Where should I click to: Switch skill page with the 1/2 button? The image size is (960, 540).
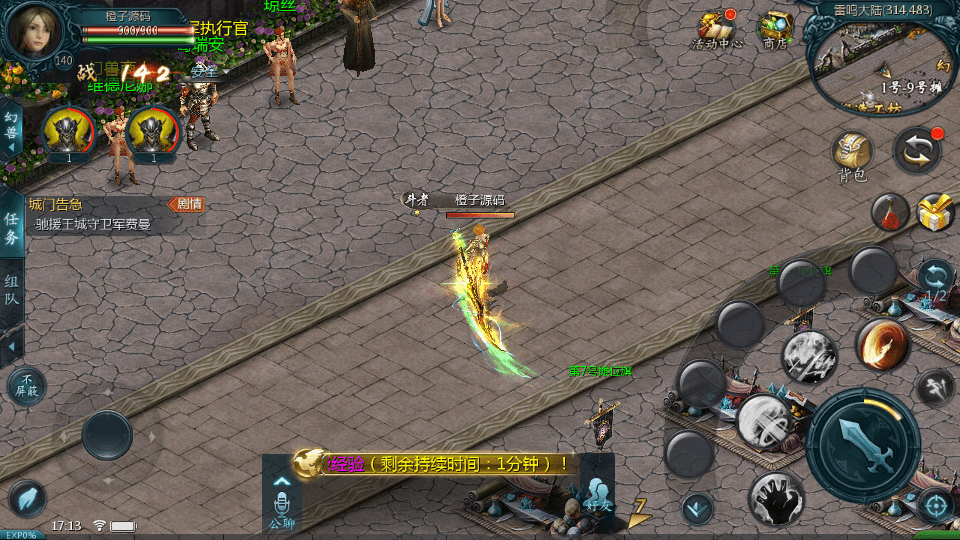click(936, 277)
